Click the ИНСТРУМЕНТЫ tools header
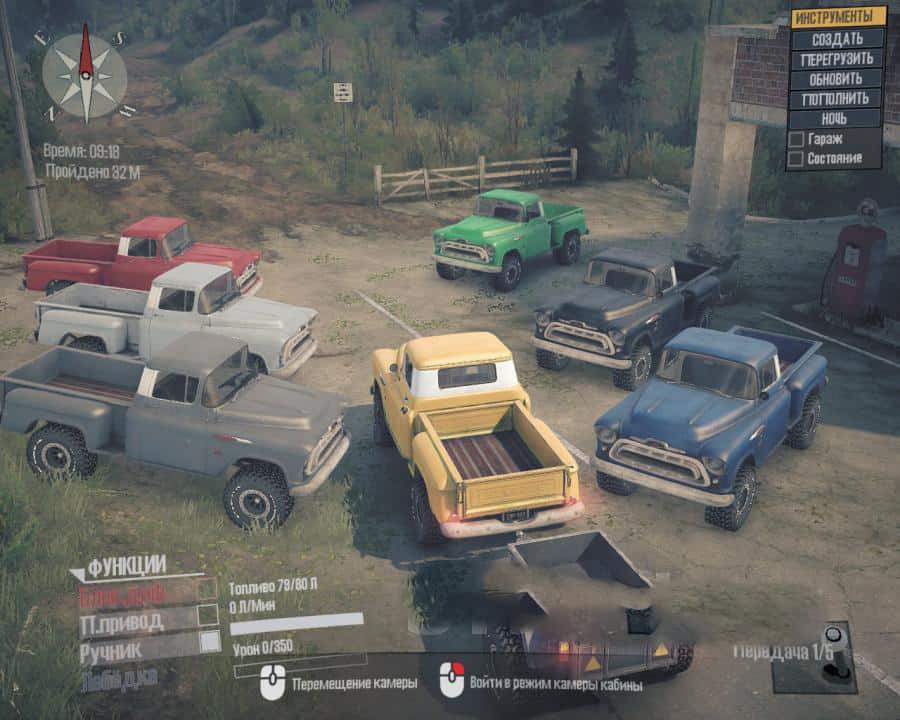 838,17
